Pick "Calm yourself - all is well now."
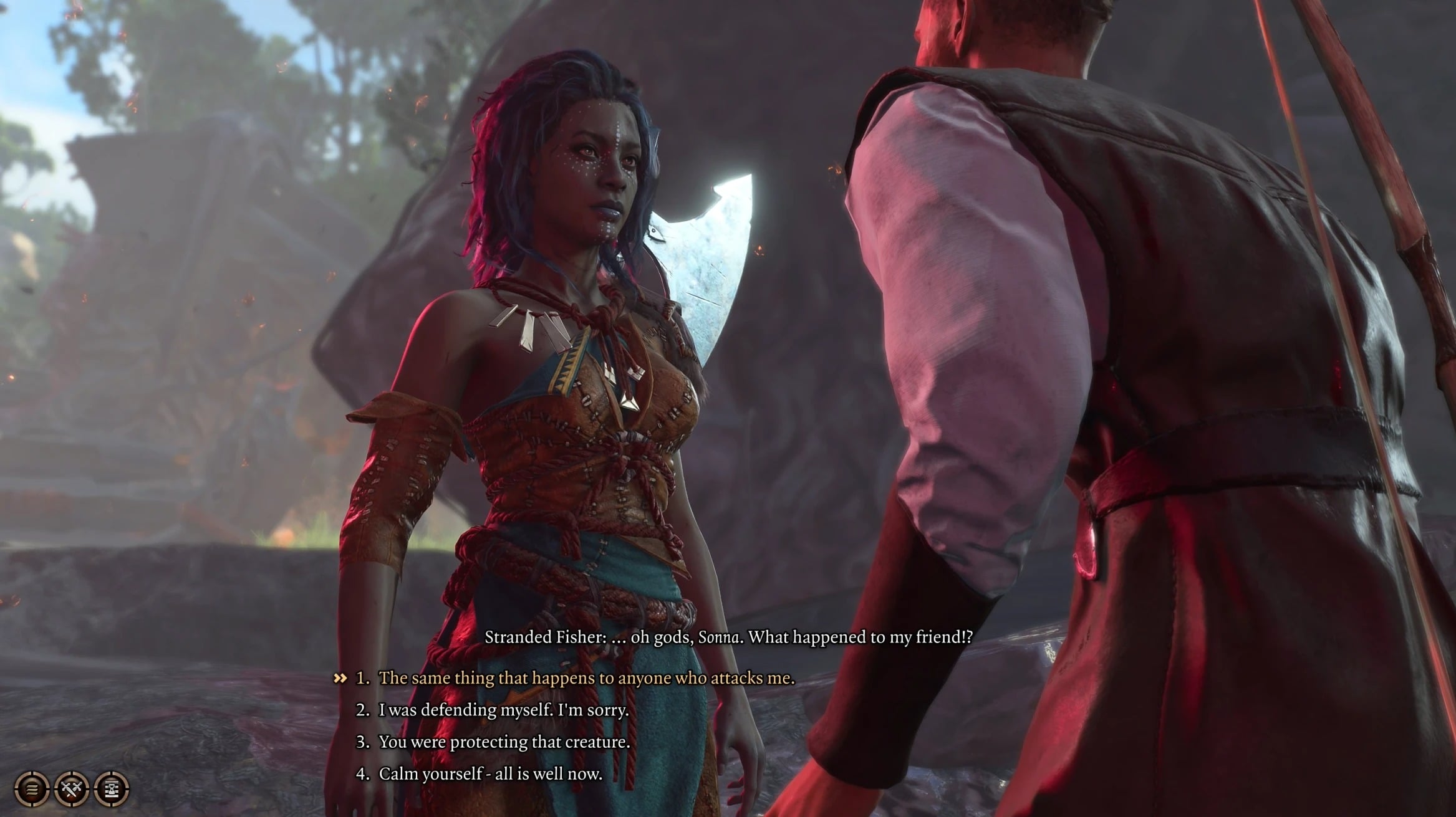Viewport: 1456px width, 817px height. (x=490, y=774)
